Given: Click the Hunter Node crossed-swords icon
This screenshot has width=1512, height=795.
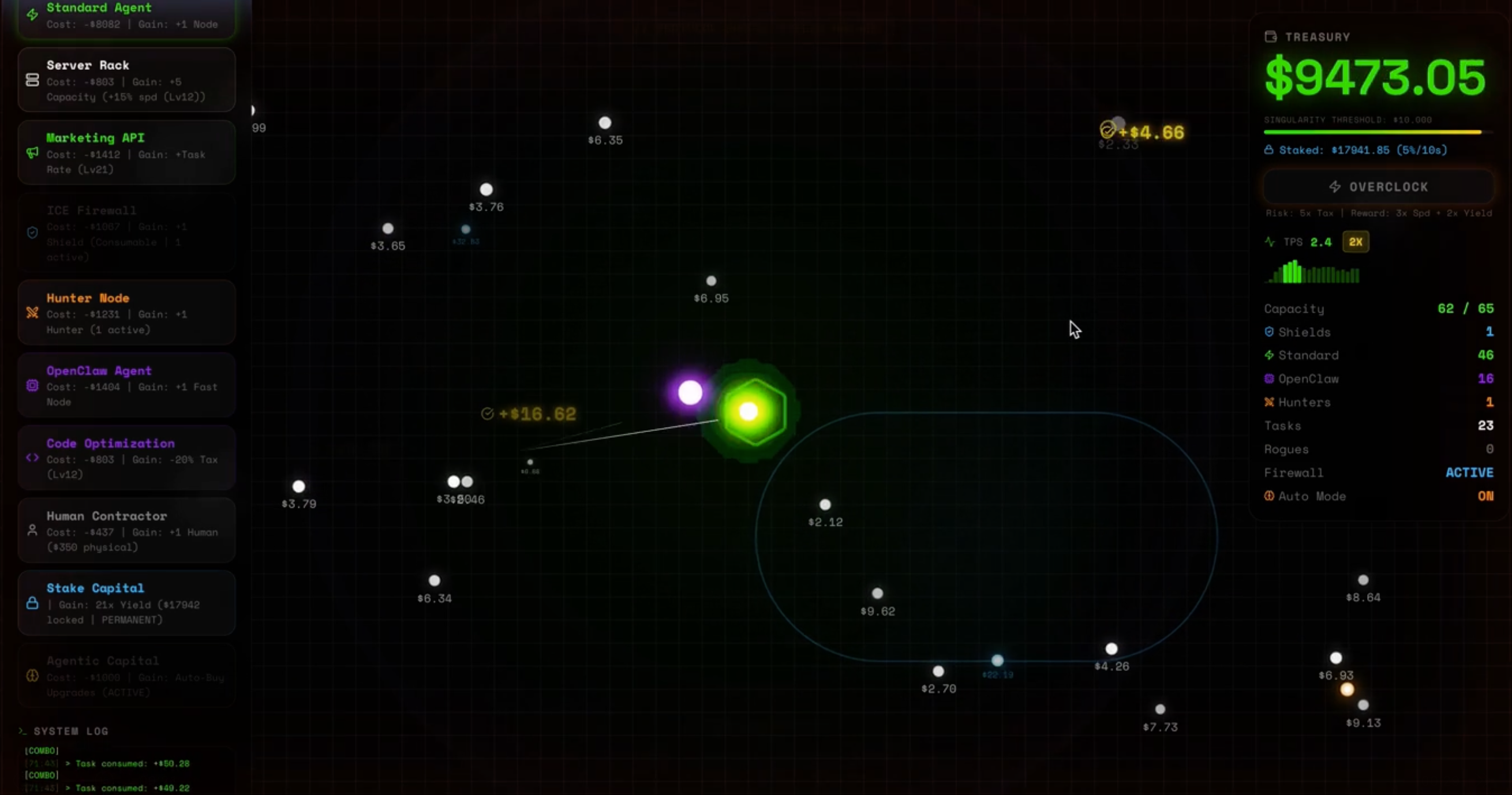Looking at the screenshot, I should pos(32,313).
